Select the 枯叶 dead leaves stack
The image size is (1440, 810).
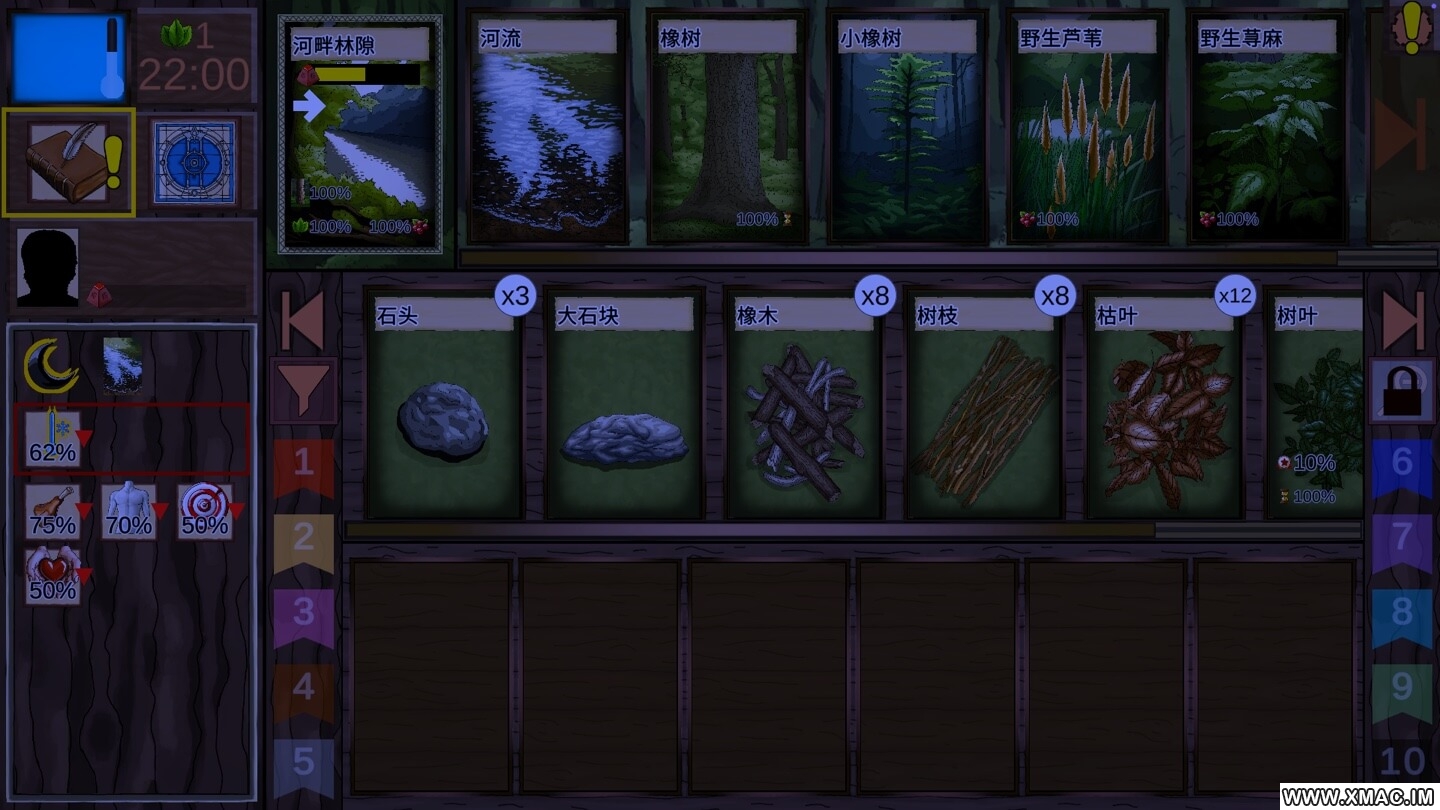(1164, 405)
